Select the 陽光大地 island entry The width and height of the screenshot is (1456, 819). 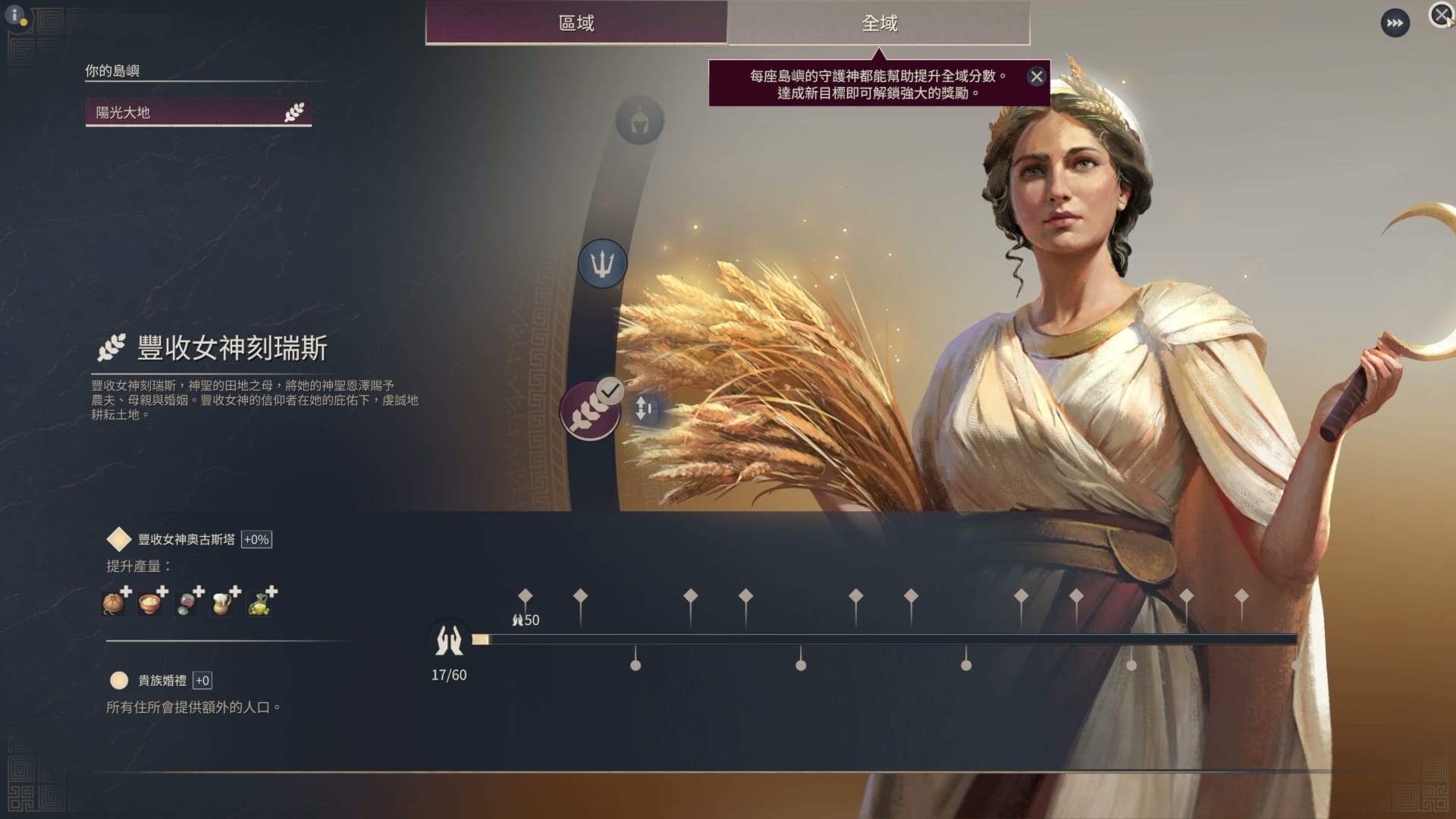[x=198, y=112]
